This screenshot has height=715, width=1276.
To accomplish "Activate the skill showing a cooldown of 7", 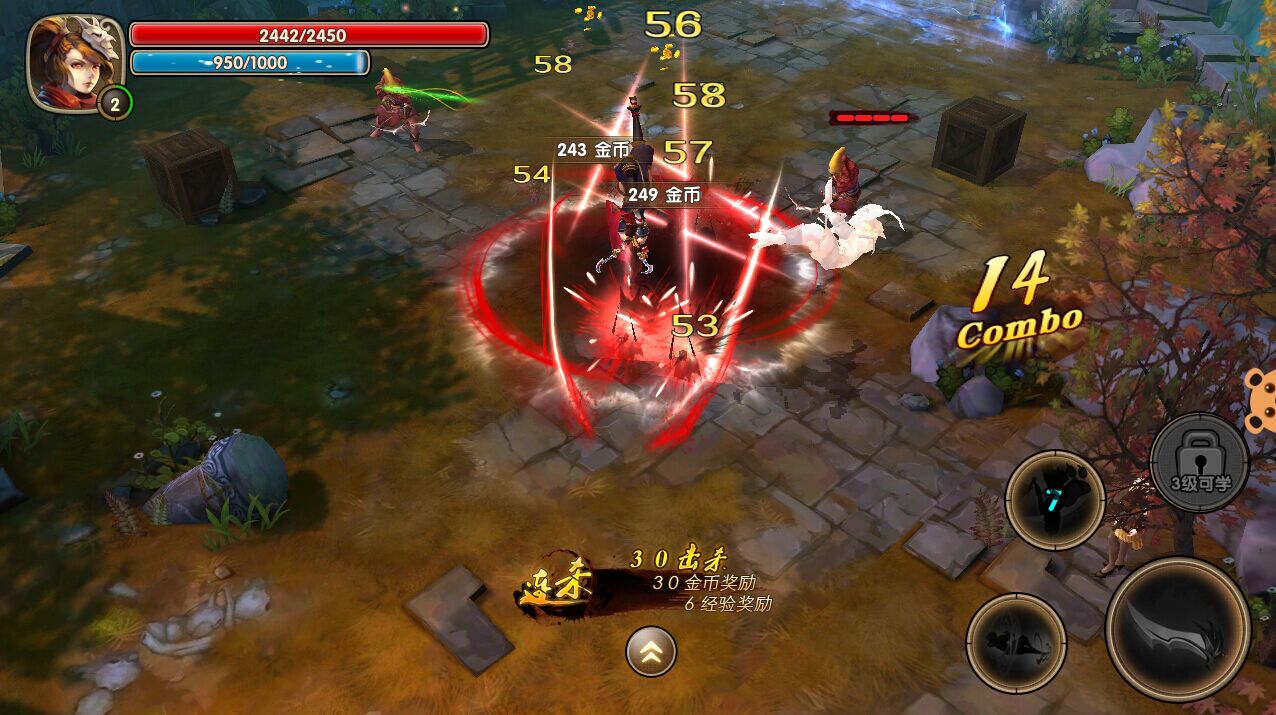I will (1054, 499).
